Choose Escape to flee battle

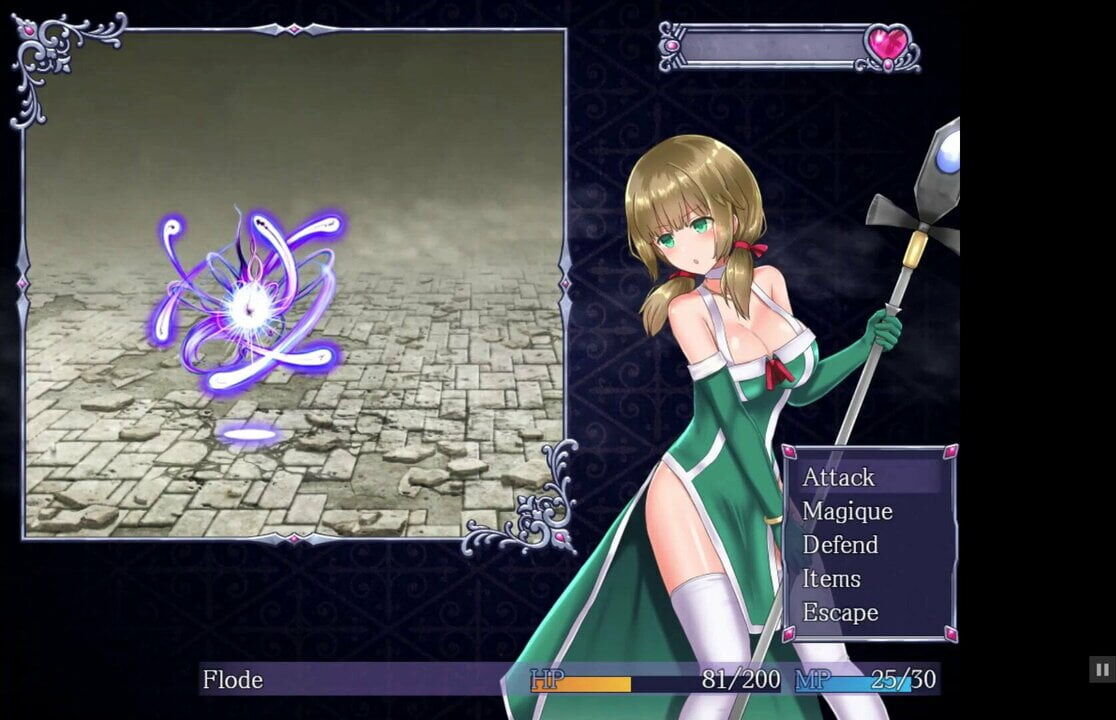tap(840, 613)
